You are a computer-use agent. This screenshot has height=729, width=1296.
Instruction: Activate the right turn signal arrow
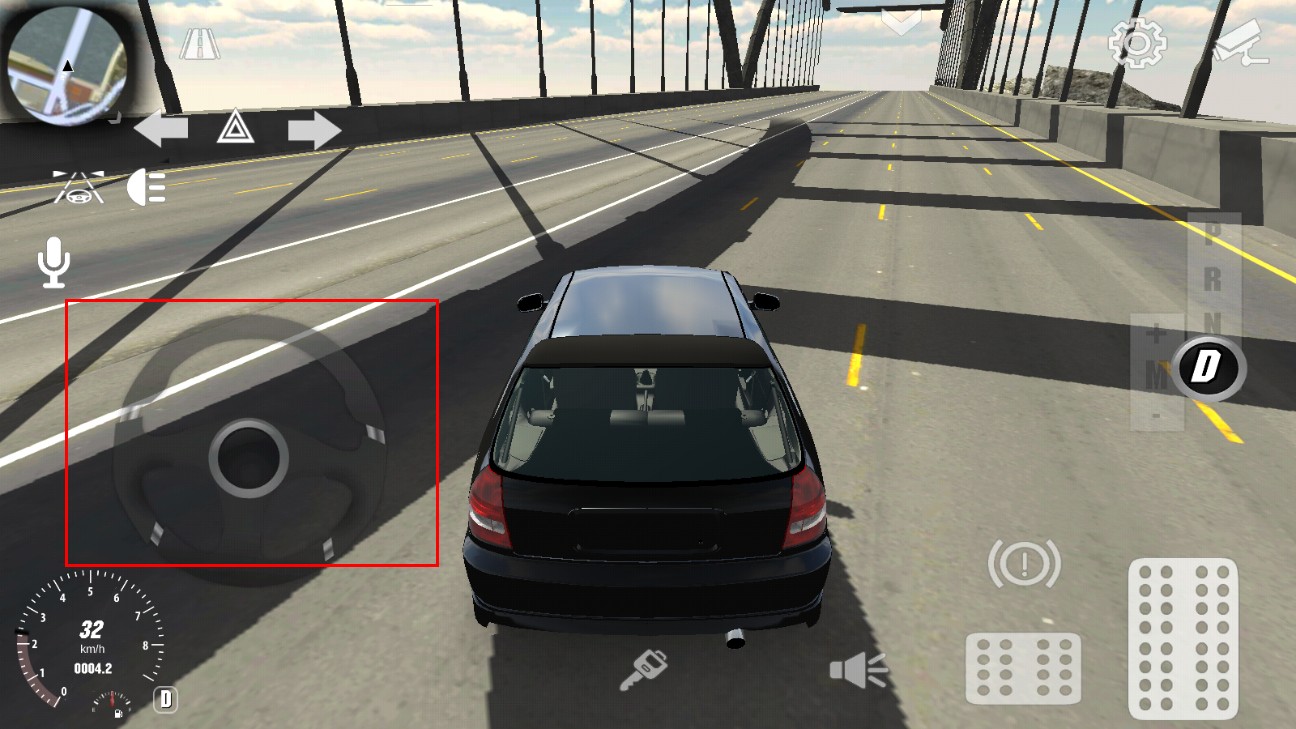[314, 130]
